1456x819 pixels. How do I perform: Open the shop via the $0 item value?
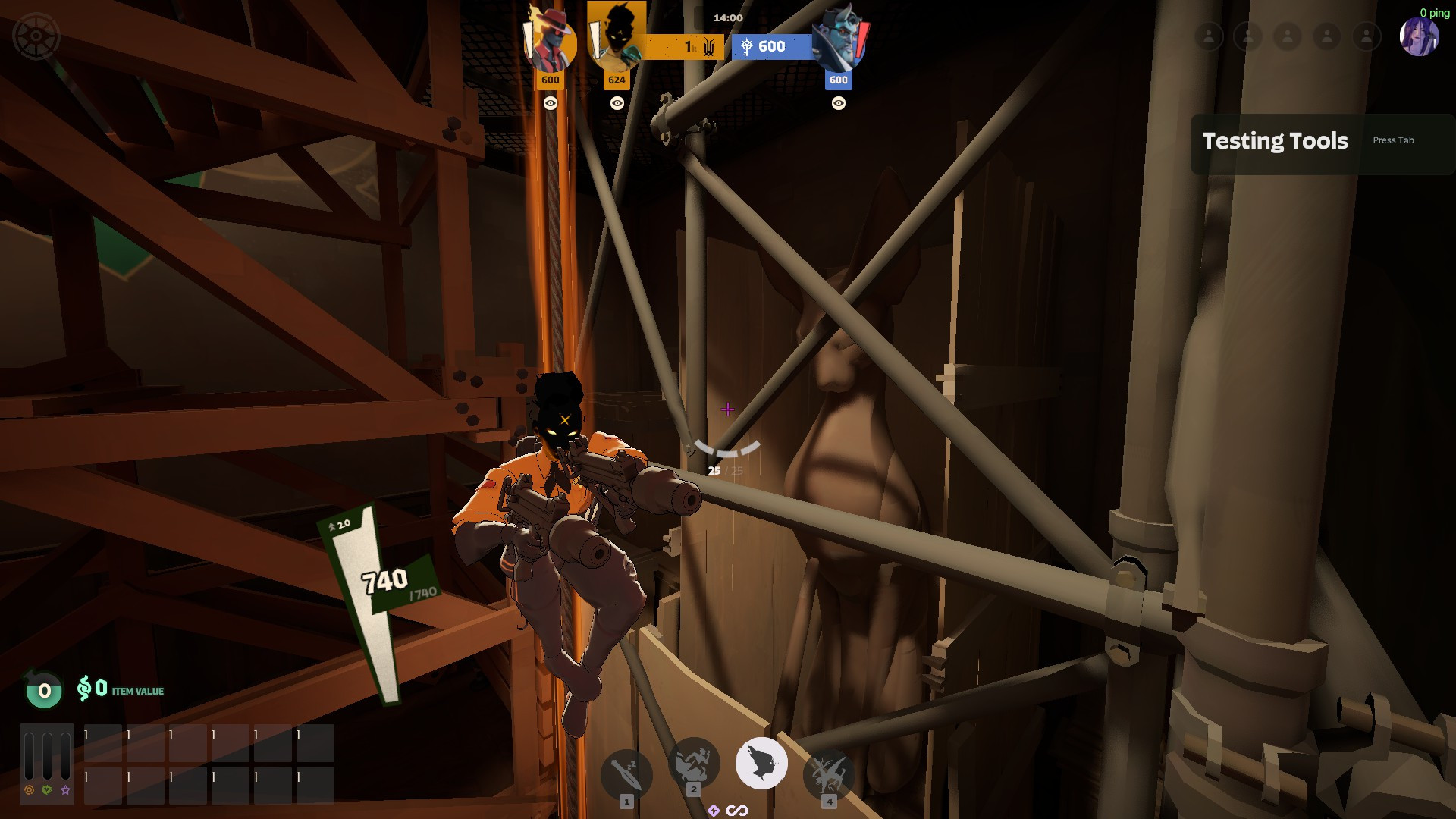pos(121,689)
